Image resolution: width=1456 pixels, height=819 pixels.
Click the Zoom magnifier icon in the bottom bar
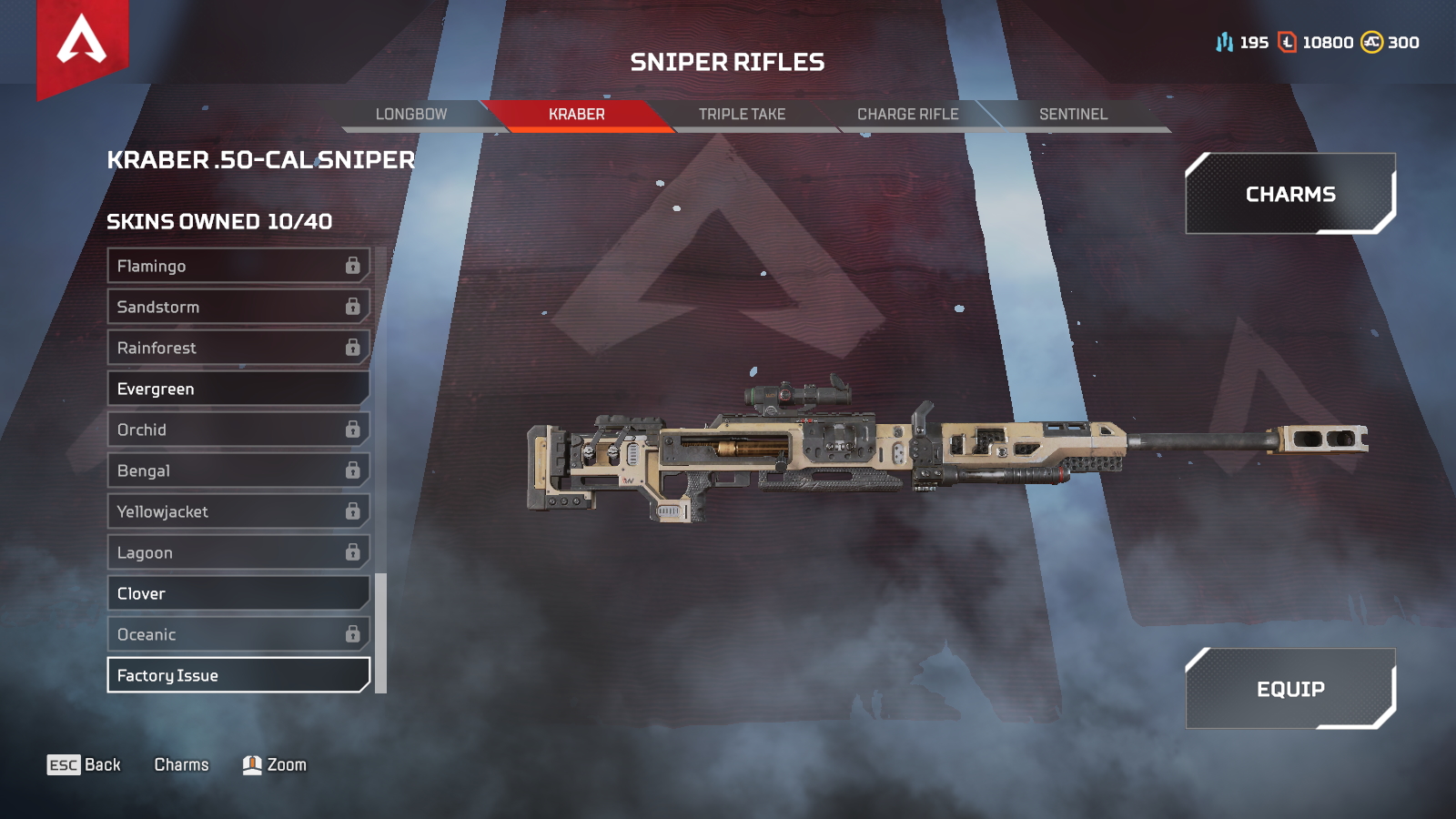coord(252,764)
